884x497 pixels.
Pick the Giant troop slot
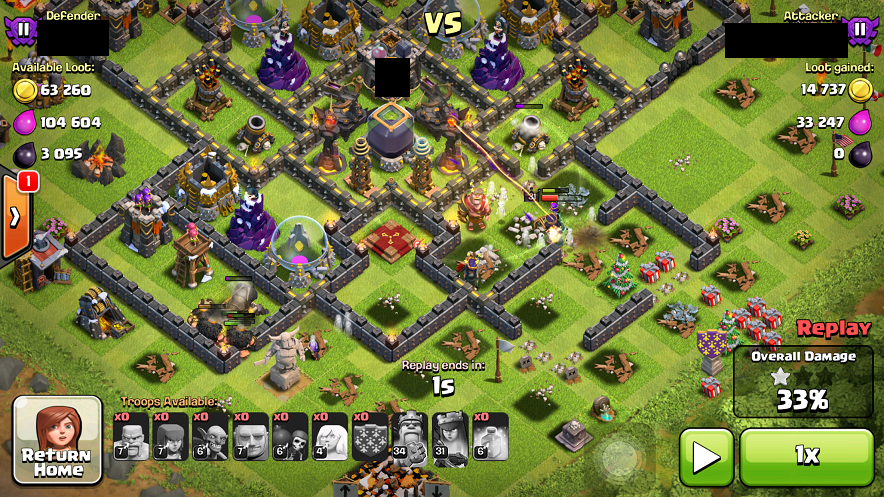click(x=251, y=437)
